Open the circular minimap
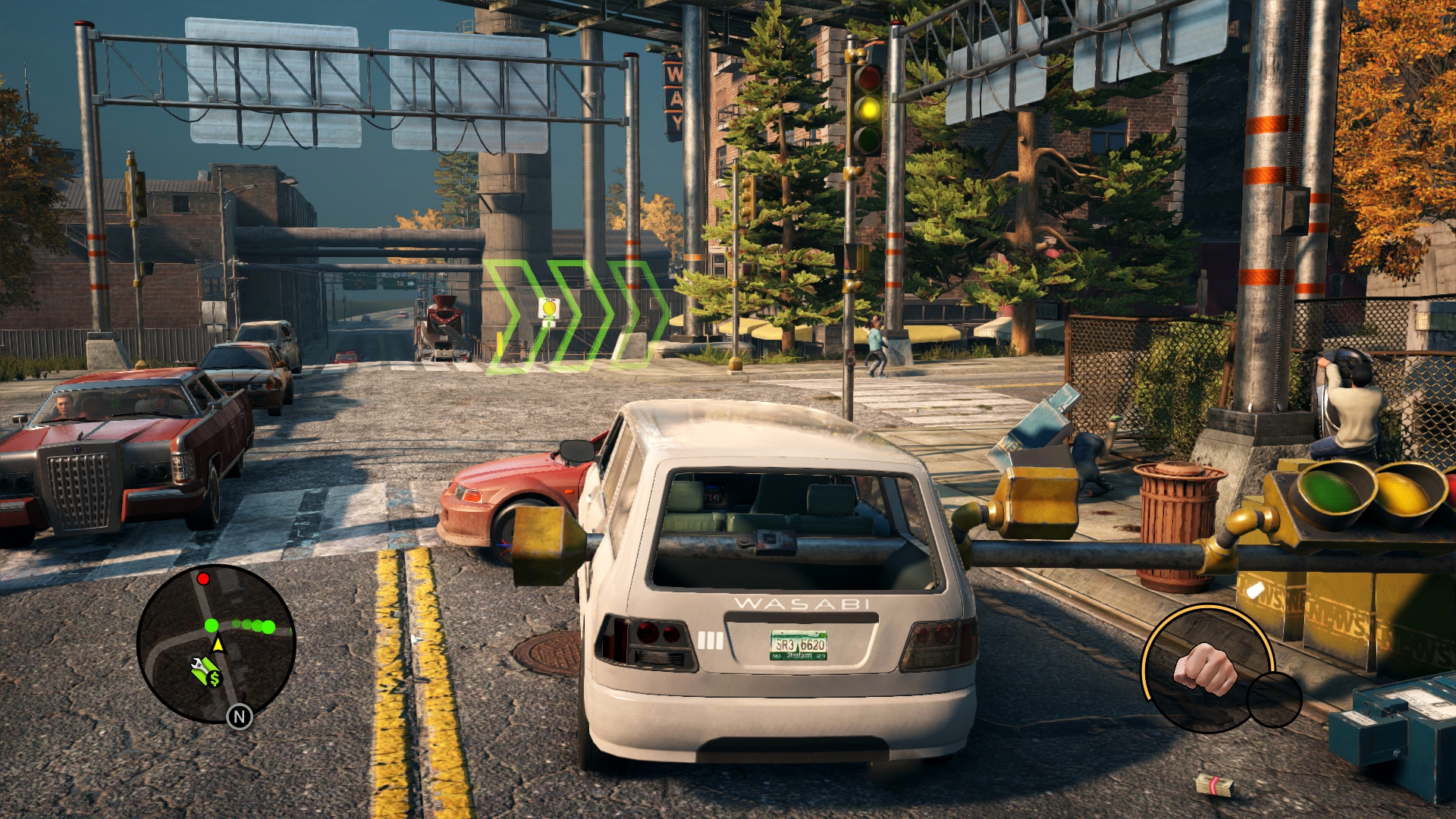Viewport: 1456px width, 819px height. click(x=216, y=645)
